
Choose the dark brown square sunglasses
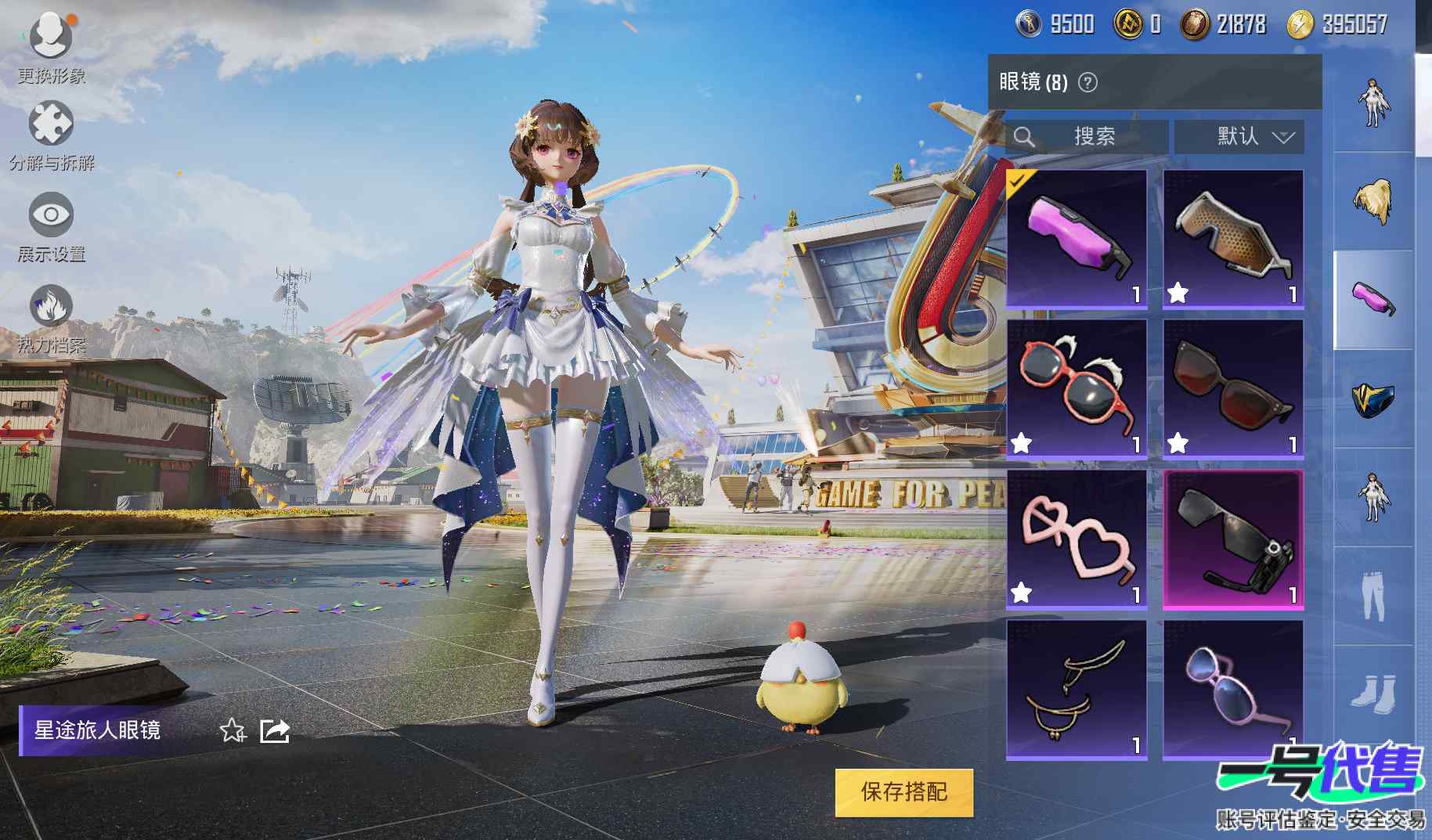click(x=1233, y=388)
